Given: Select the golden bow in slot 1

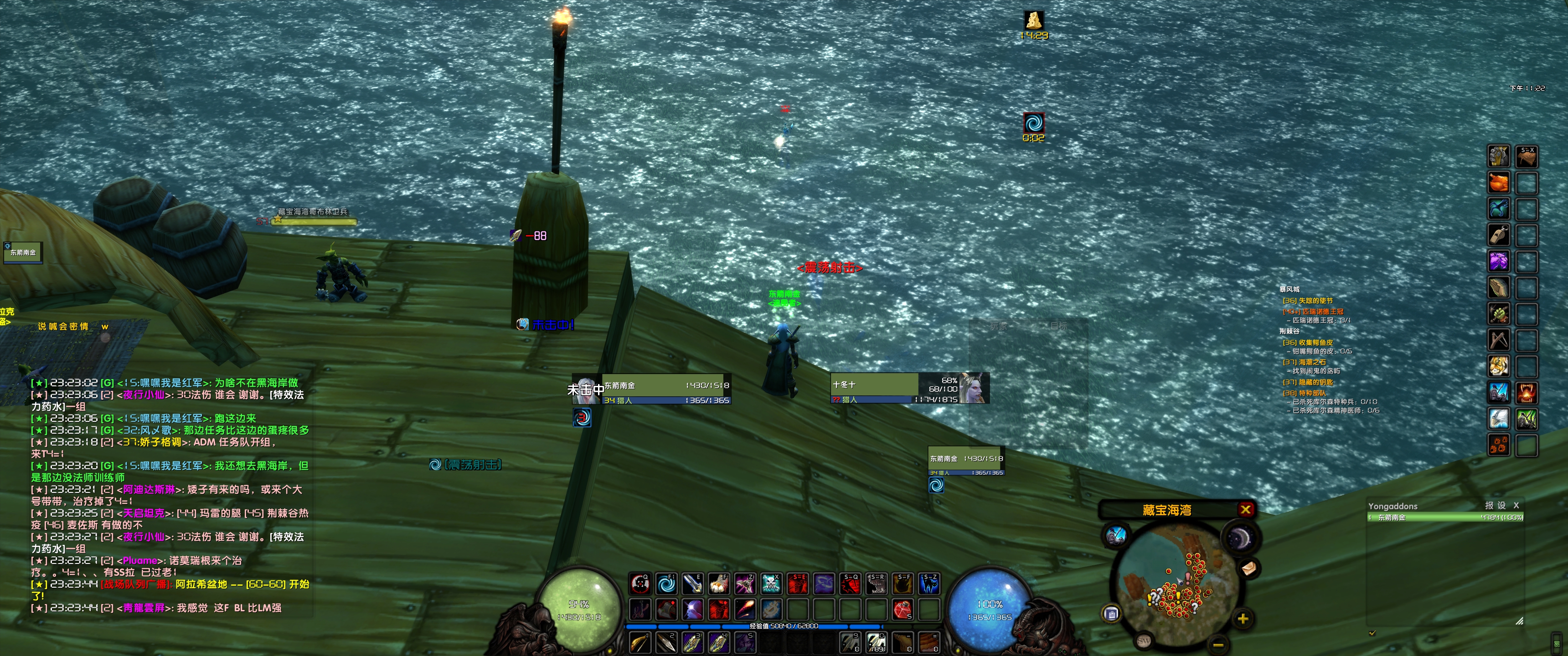Looking at the screenshot, I should 640,642.
